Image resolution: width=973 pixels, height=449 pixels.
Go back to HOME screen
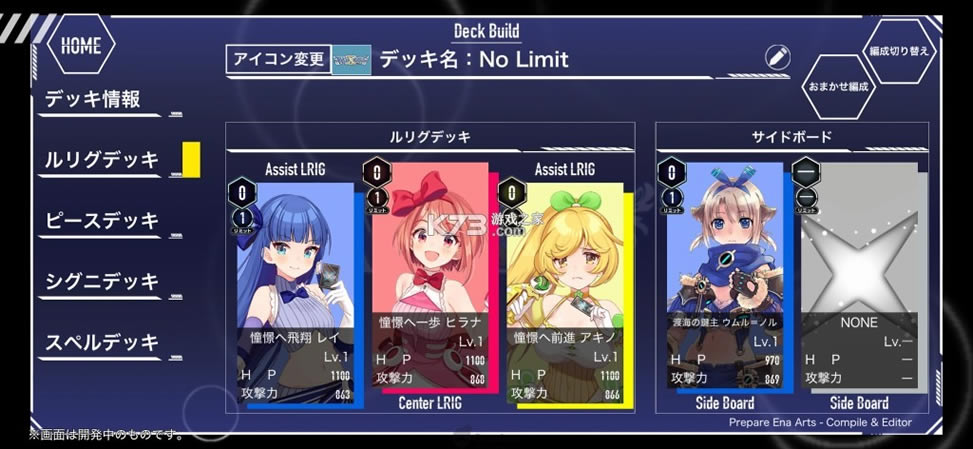click(x=81, y=46)
